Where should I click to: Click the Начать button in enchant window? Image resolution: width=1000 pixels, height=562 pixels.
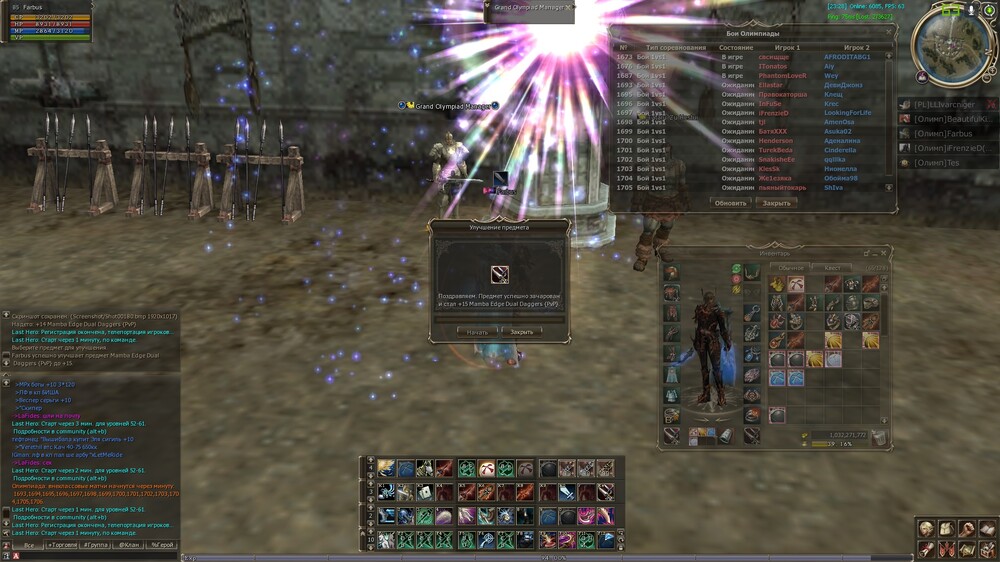coord(478,331)
